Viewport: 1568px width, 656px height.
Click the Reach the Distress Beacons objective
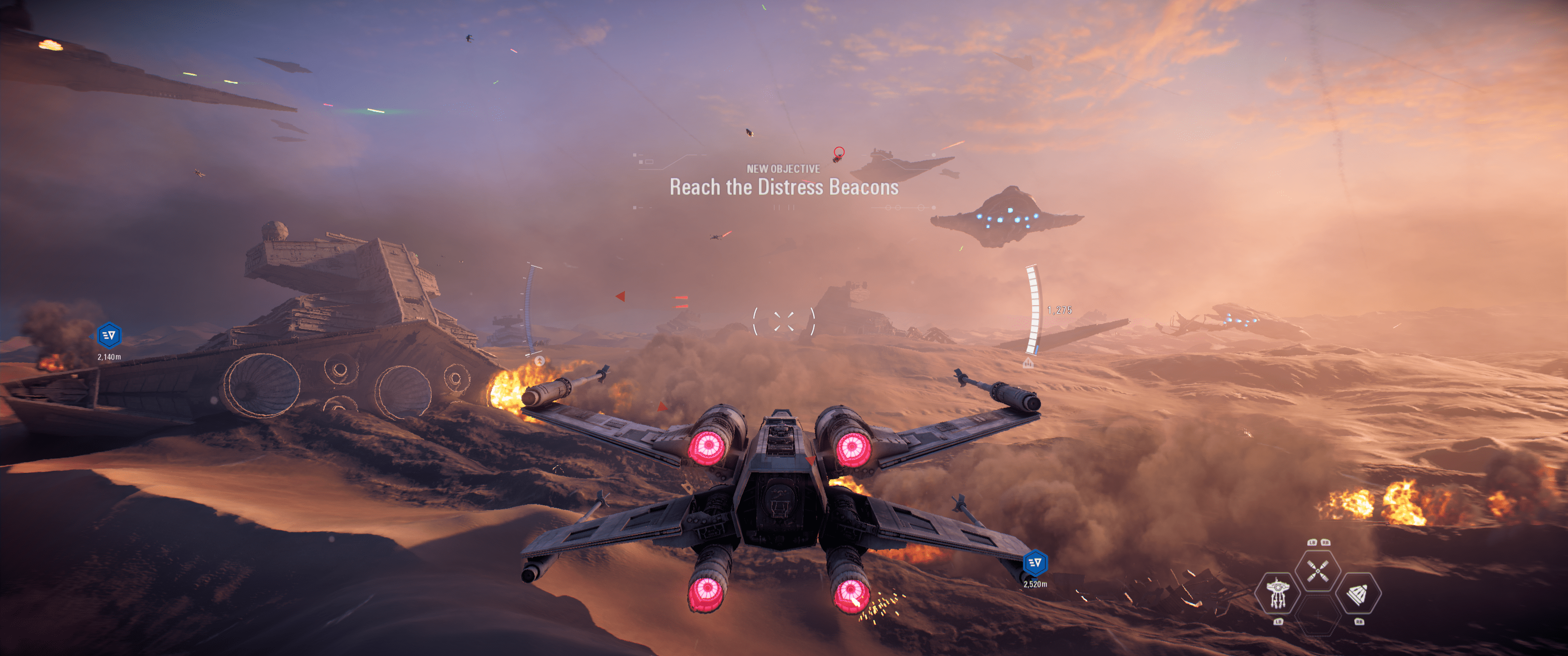click(x=784, y=187)
